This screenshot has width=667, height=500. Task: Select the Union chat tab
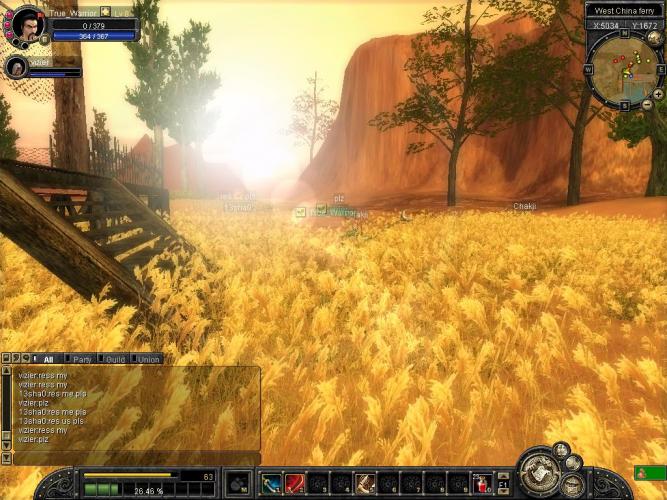click(x=148, y=359)
